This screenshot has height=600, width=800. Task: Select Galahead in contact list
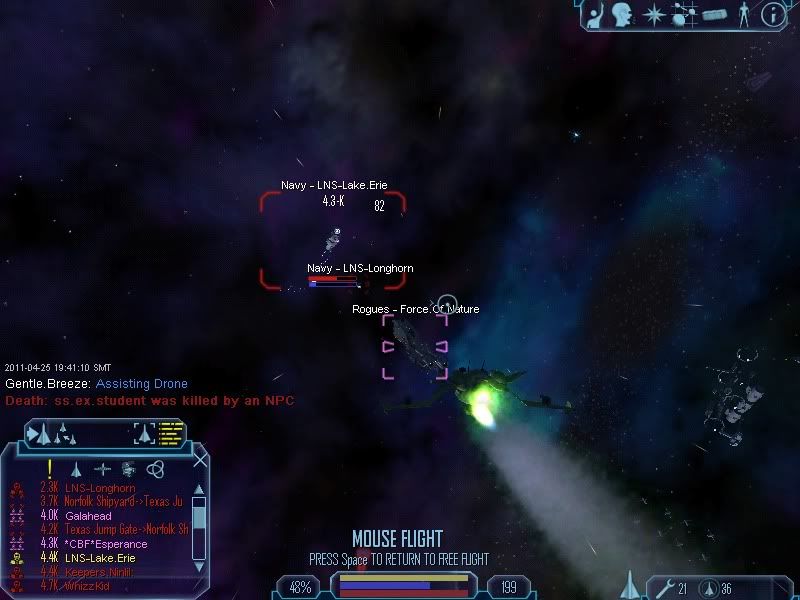click(x=92, y=515)
